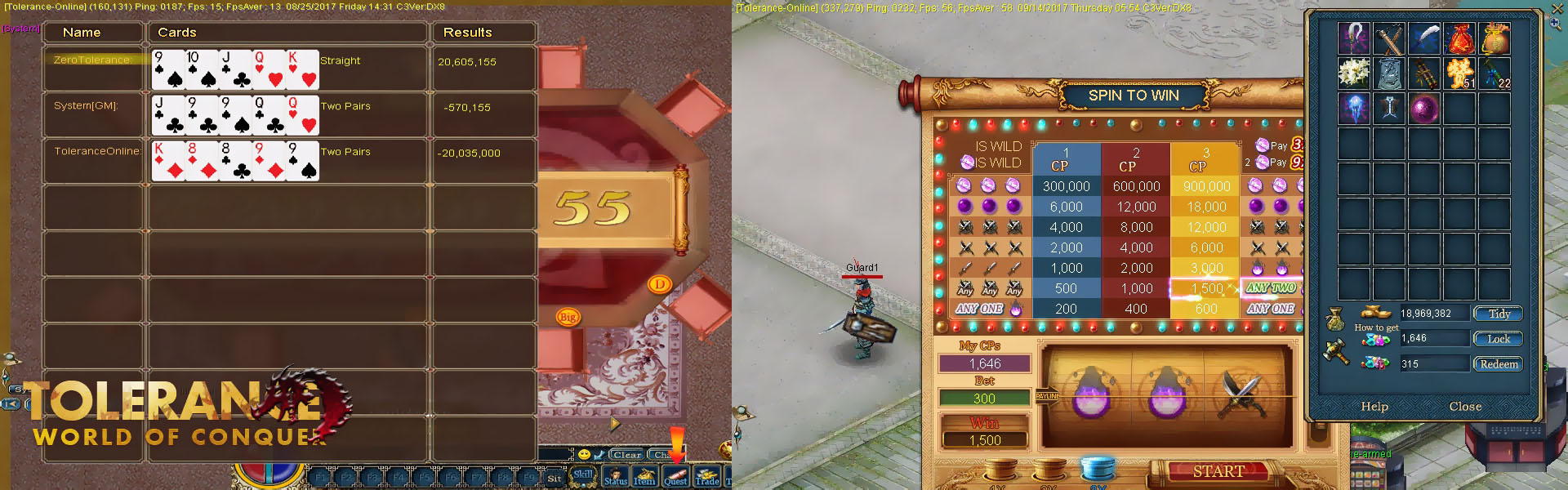Click the Redeem button in inventory
The height and width of the screenshot is (490, 1568).
click(x=1499, y=364)
